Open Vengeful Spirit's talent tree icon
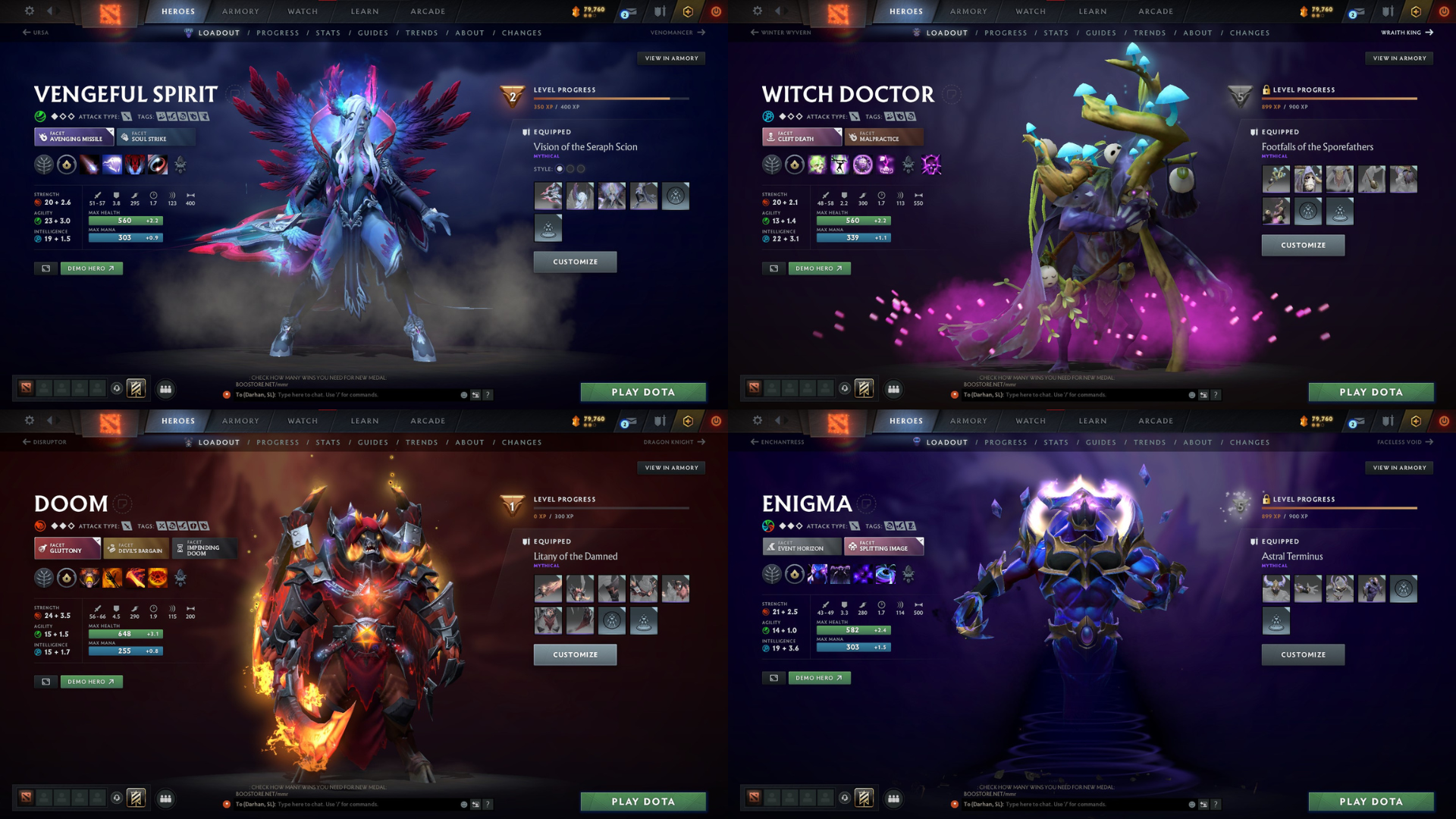Viewport: 1456px width, 819px height. 44,165
